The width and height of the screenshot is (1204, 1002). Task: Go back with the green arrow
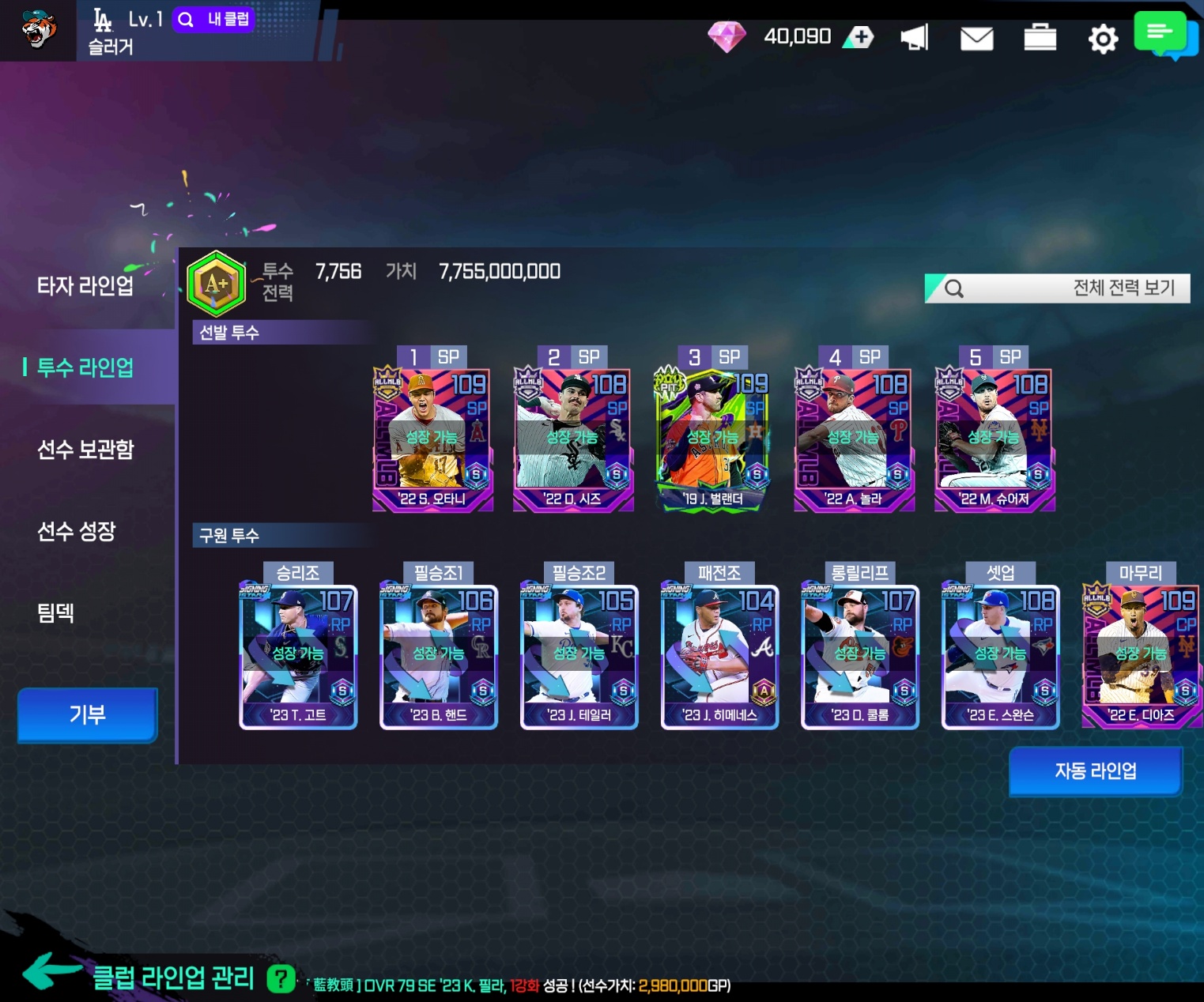(x=50, y=972)
